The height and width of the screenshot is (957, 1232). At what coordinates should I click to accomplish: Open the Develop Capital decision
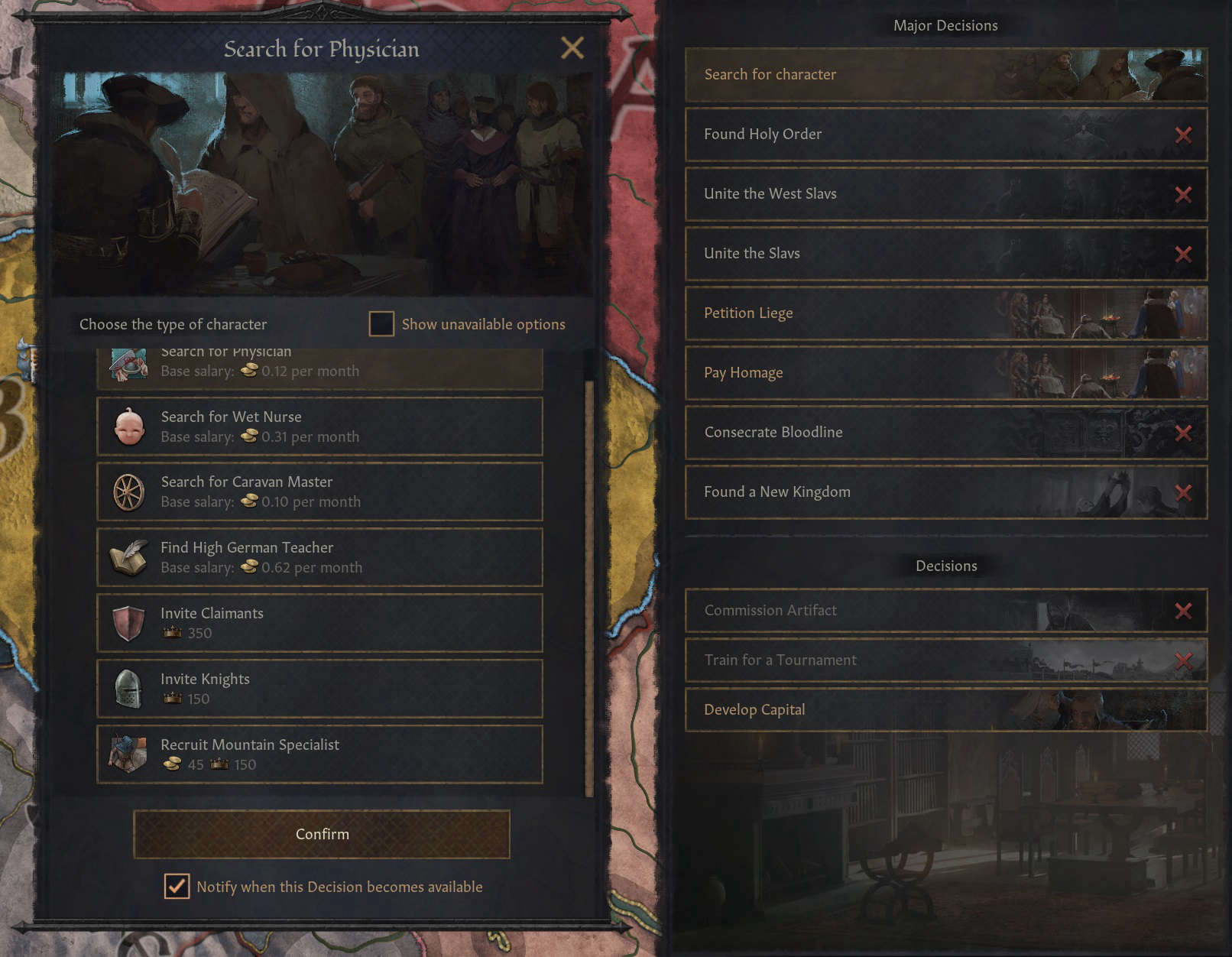945,710
